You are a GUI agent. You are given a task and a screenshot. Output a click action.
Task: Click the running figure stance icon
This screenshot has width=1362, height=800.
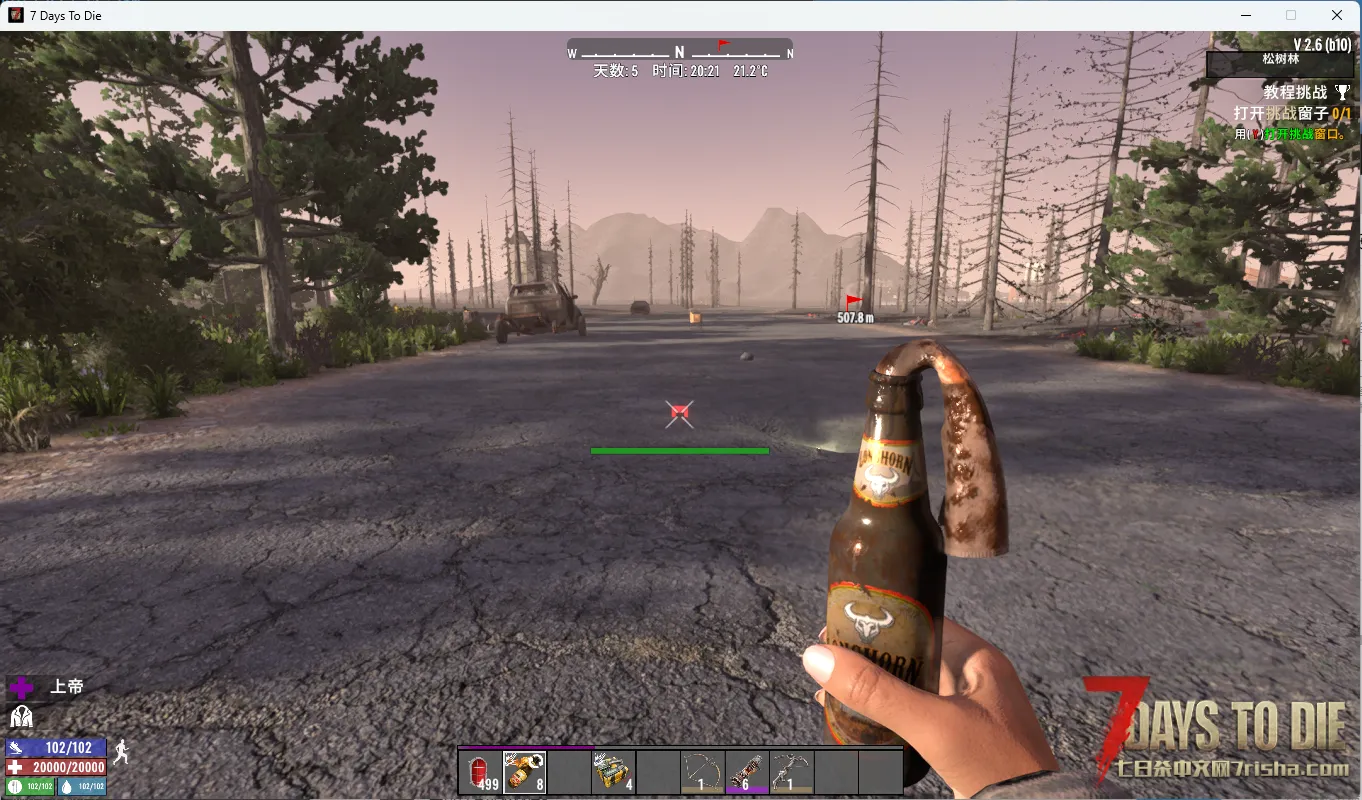coord(121,753)
